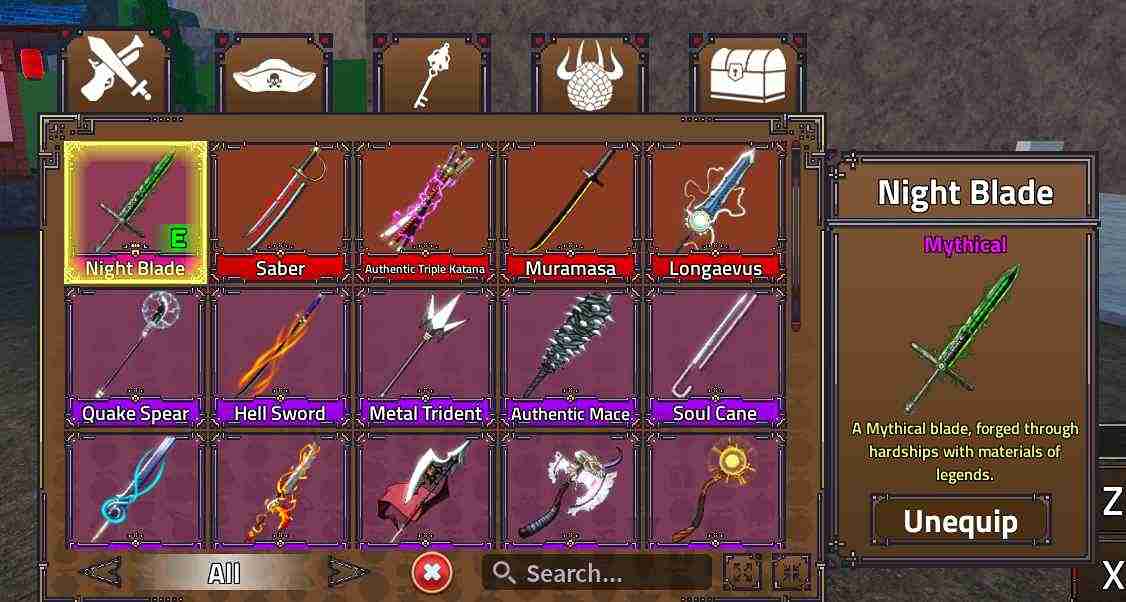Choose the Authentic Triple Katana
The height and width of the screenshot is (602, 1126).
coord(425,211)
